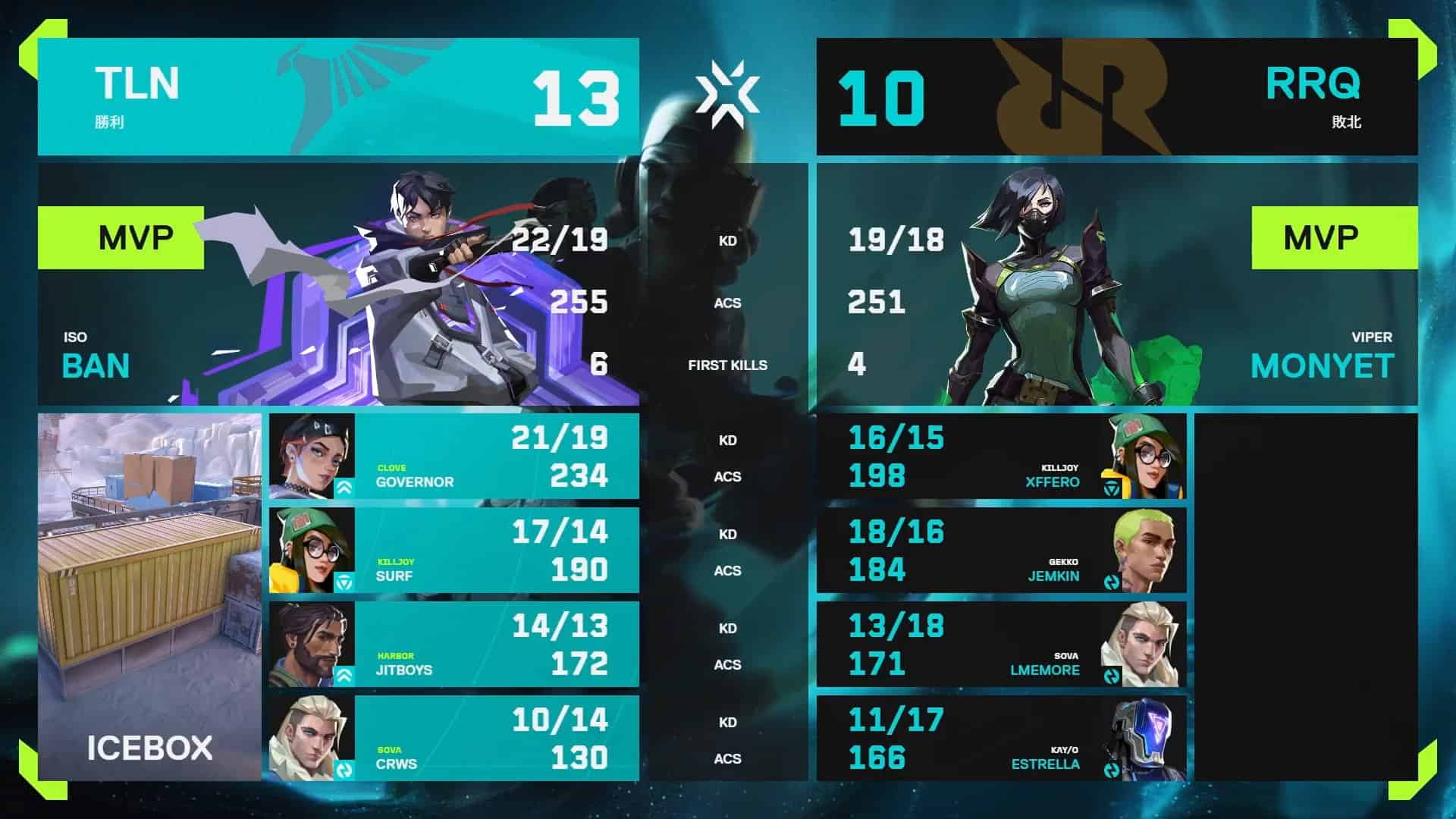This screenshot has height=819, width=1456.
Task: Select Governor's Clove player row
Action: (453, 457)
